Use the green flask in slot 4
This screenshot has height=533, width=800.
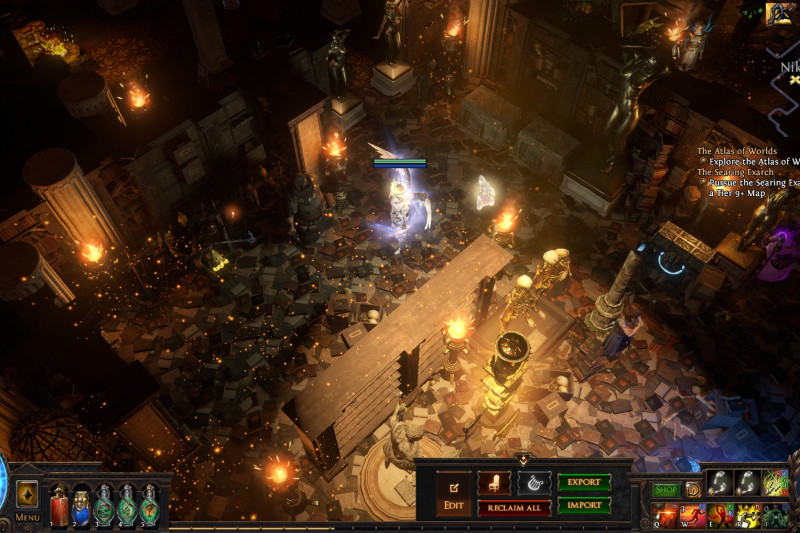coord(127,503)
